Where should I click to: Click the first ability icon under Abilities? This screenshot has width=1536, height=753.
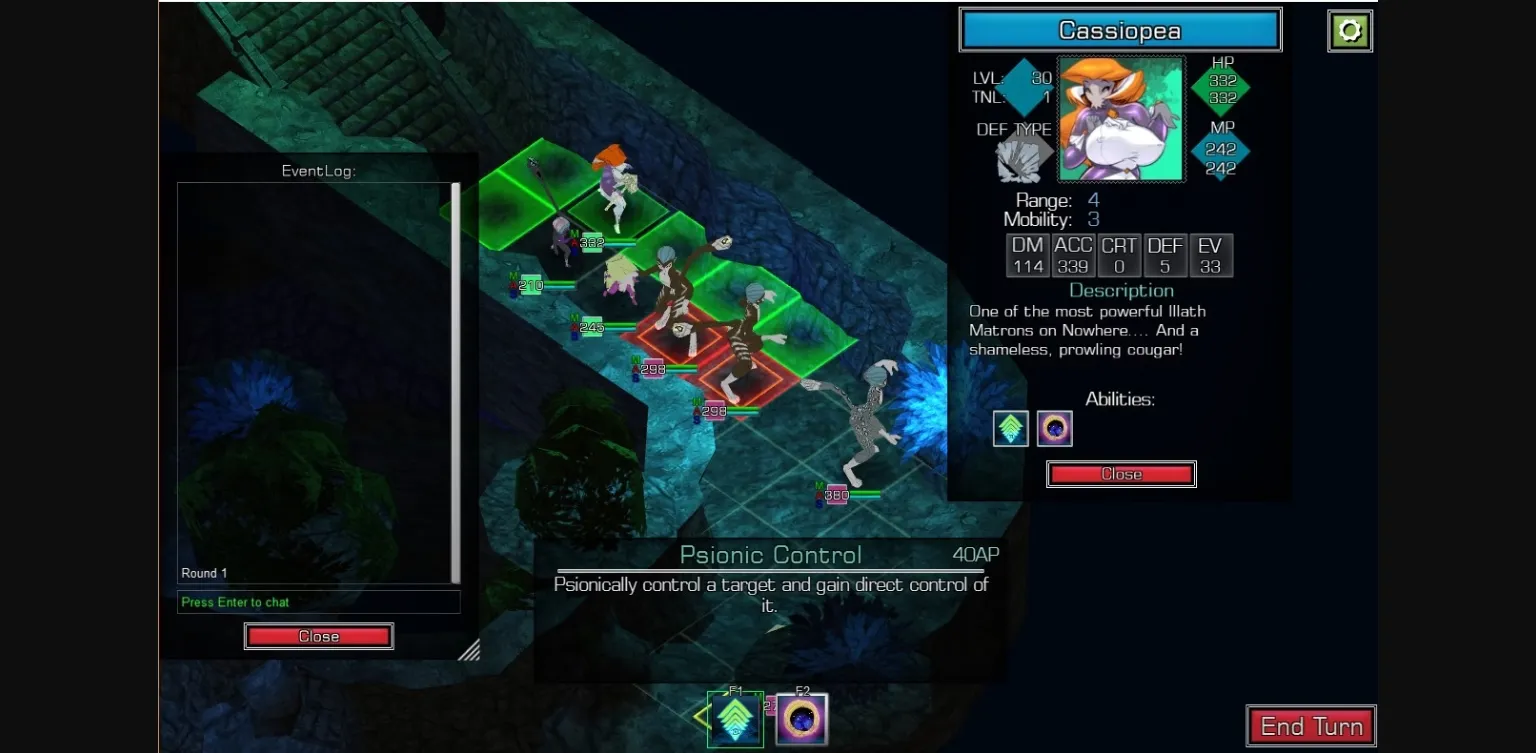(1010, 428)
